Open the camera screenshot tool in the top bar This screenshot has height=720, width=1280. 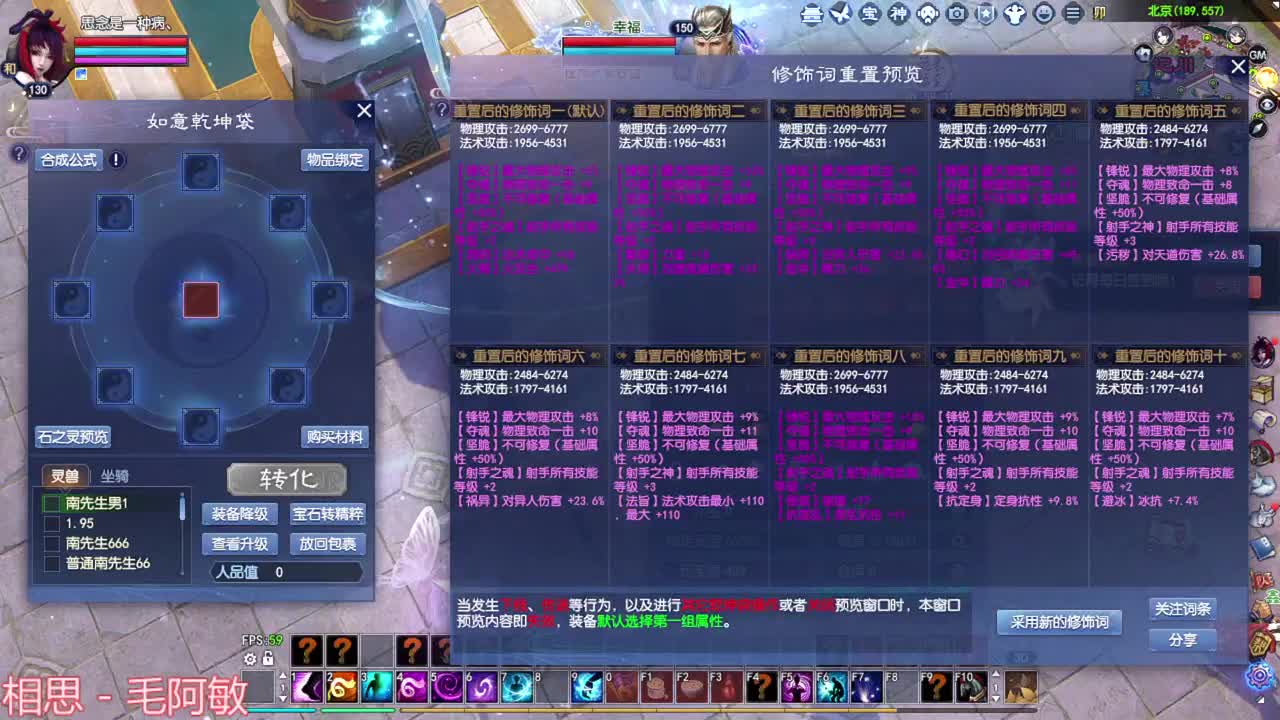(x=957, y=14)
